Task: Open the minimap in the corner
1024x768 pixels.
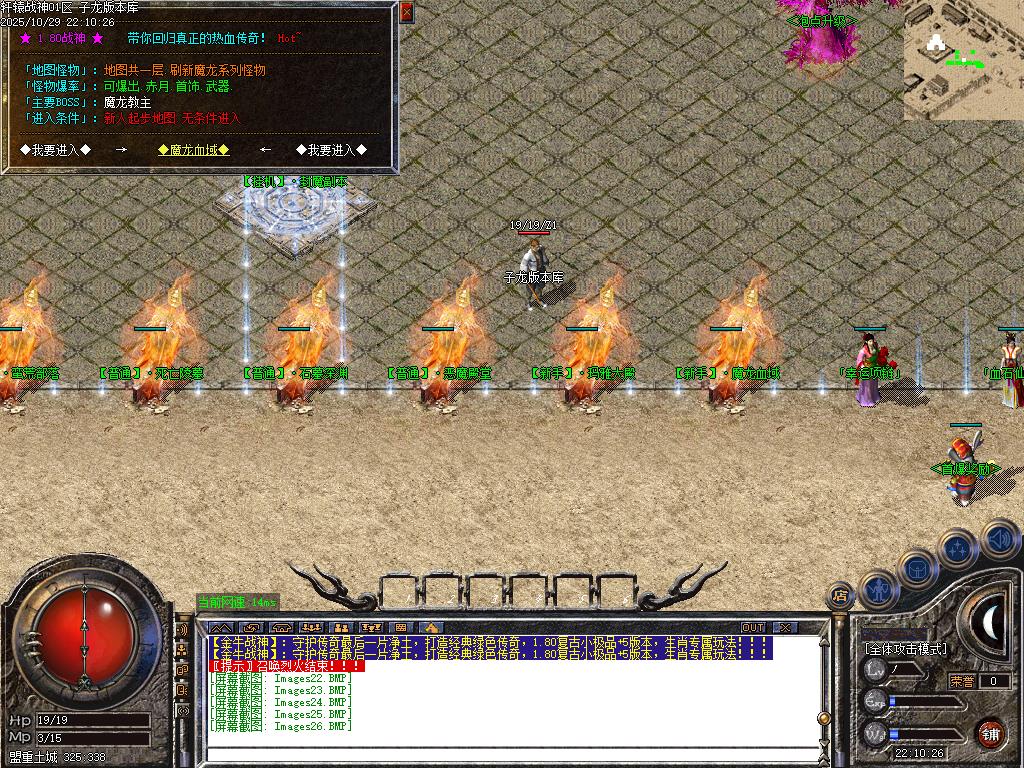Action: pos(963,60)
